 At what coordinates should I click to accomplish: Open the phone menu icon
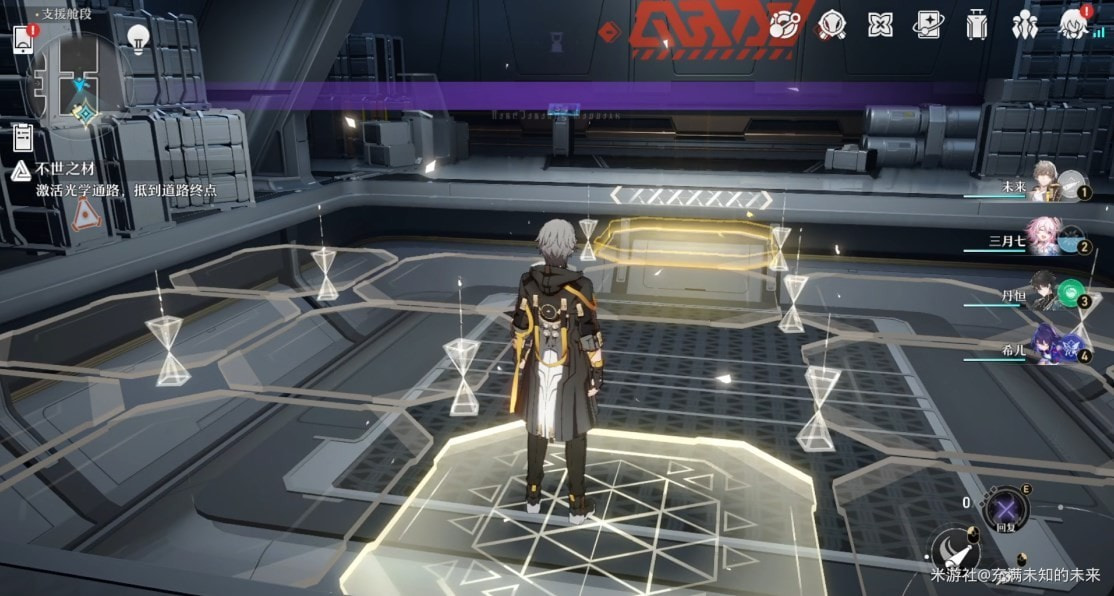(x=24, y=40)
